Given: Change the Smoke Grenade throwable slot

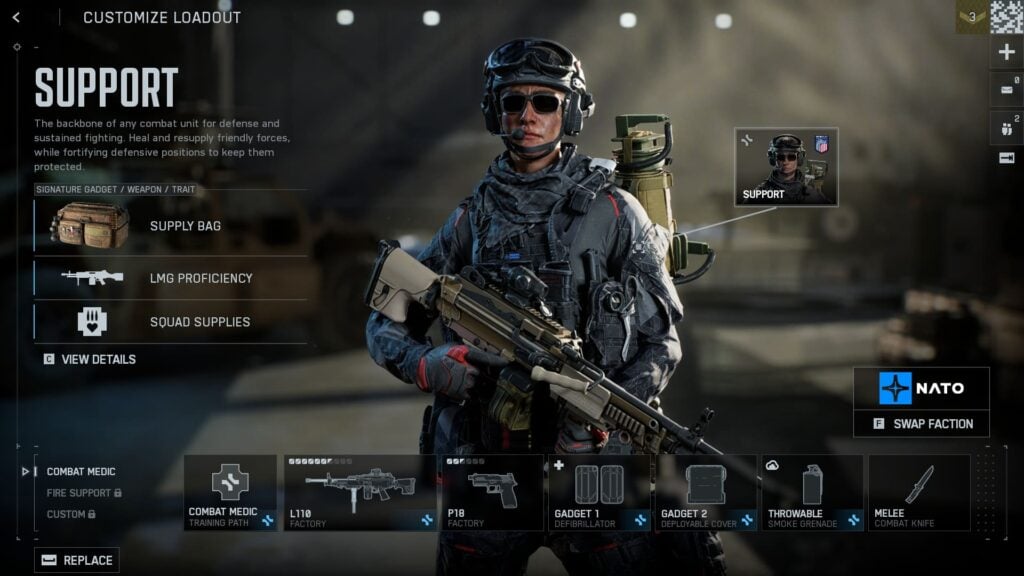Looking at the screenshot, I should 811,492.
